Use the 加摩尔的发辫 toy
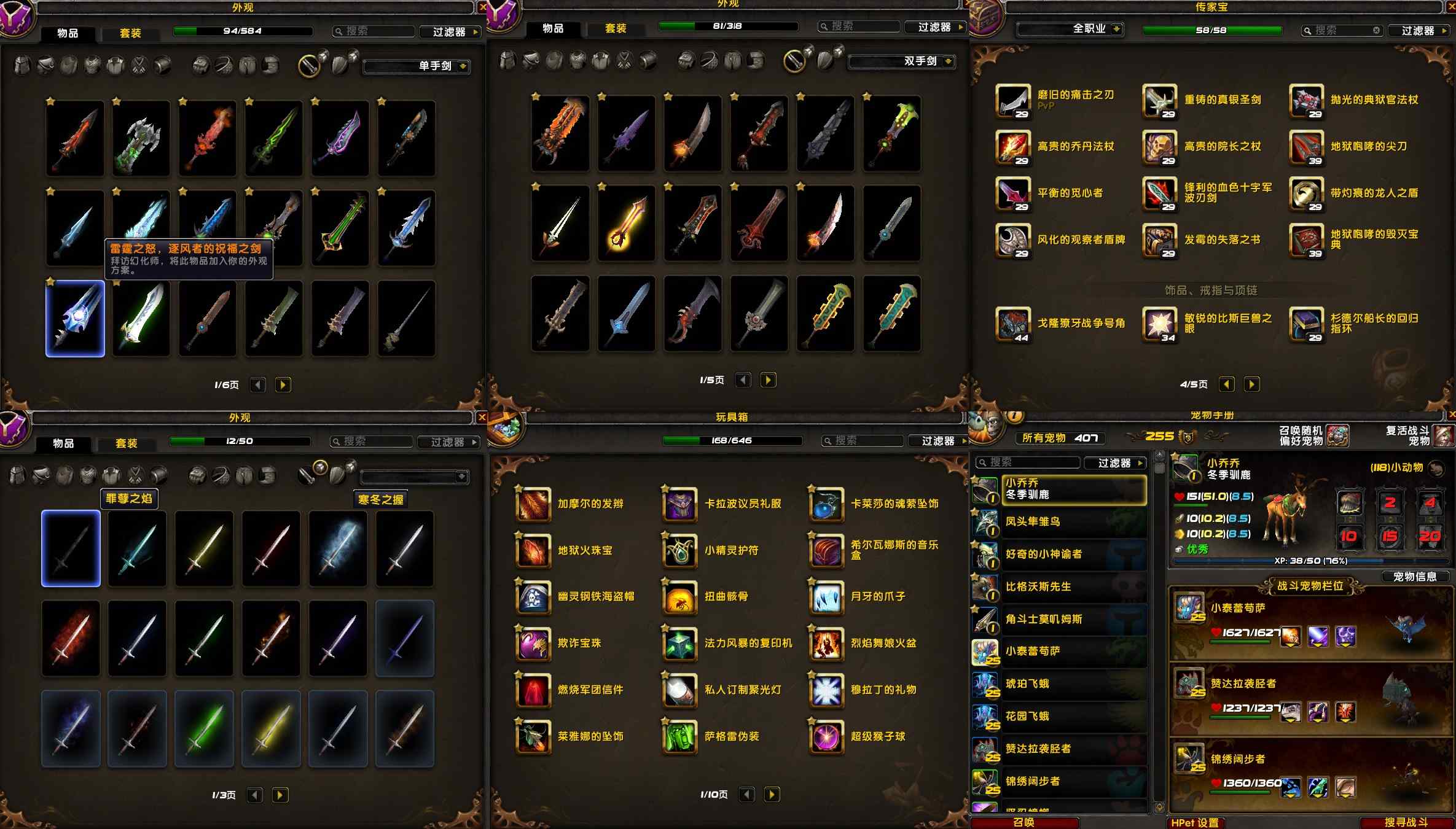The height and width of the screenshot is (829, 1456). pos(533,504)
